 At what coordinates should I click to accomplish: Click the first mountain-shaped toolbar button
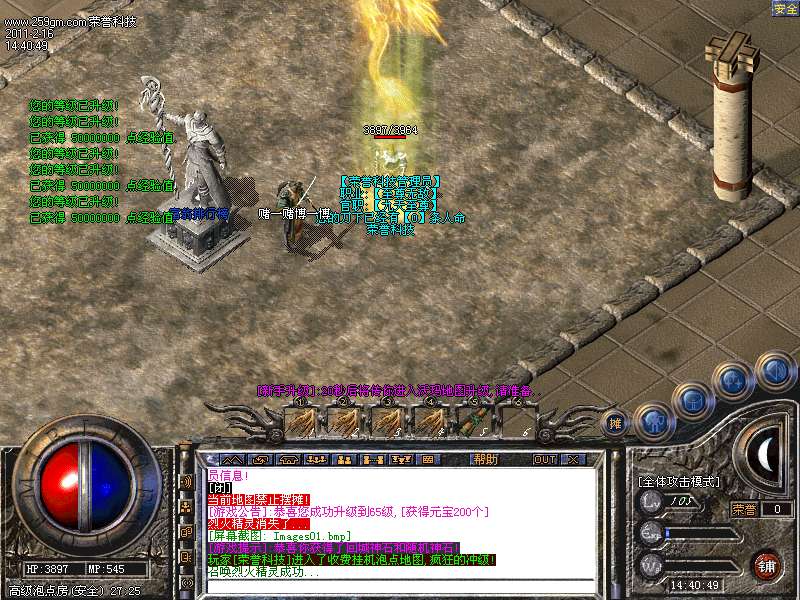point(229,459)
